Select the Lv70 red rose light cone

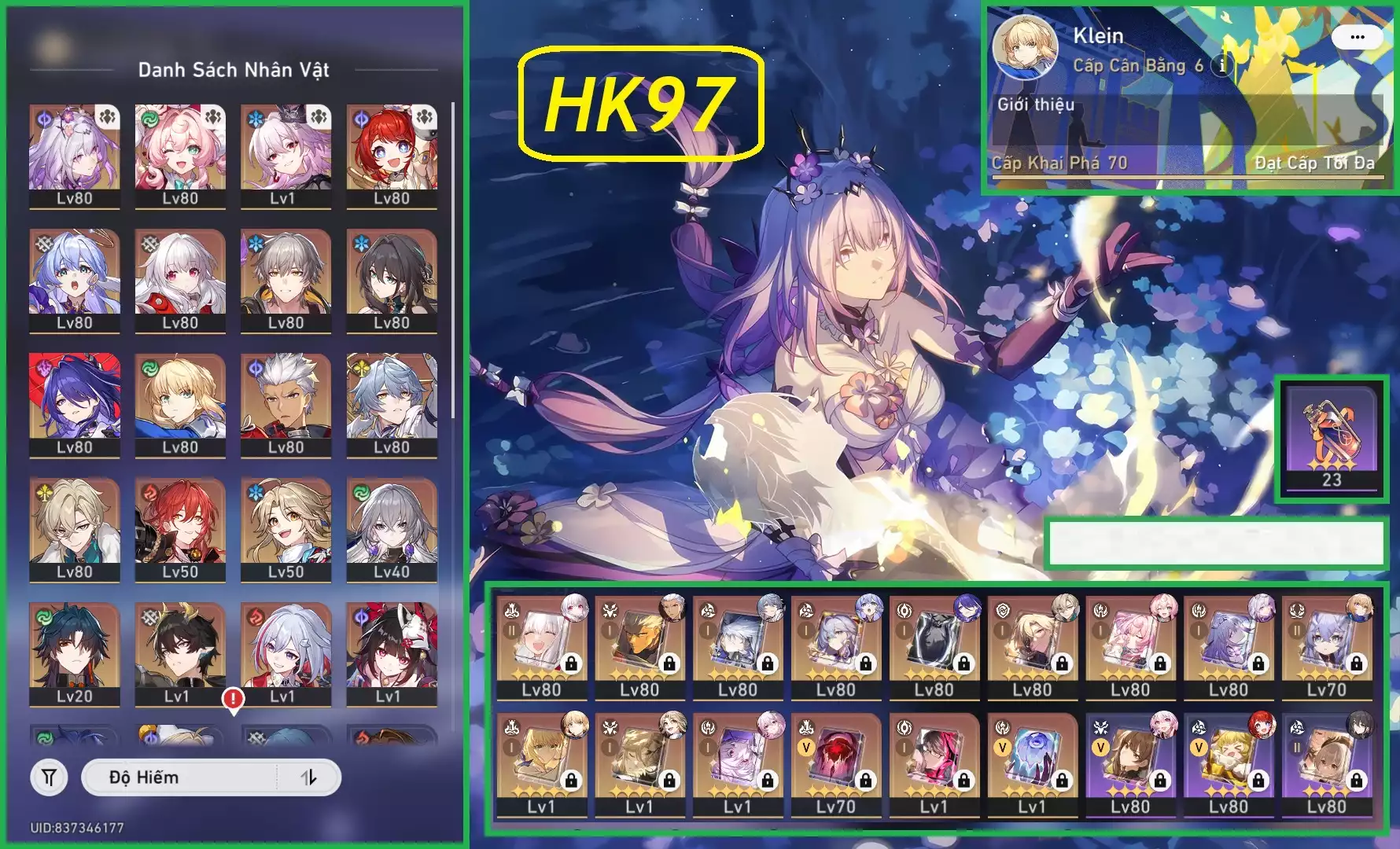pyautogui.click(x=835, y=763)
